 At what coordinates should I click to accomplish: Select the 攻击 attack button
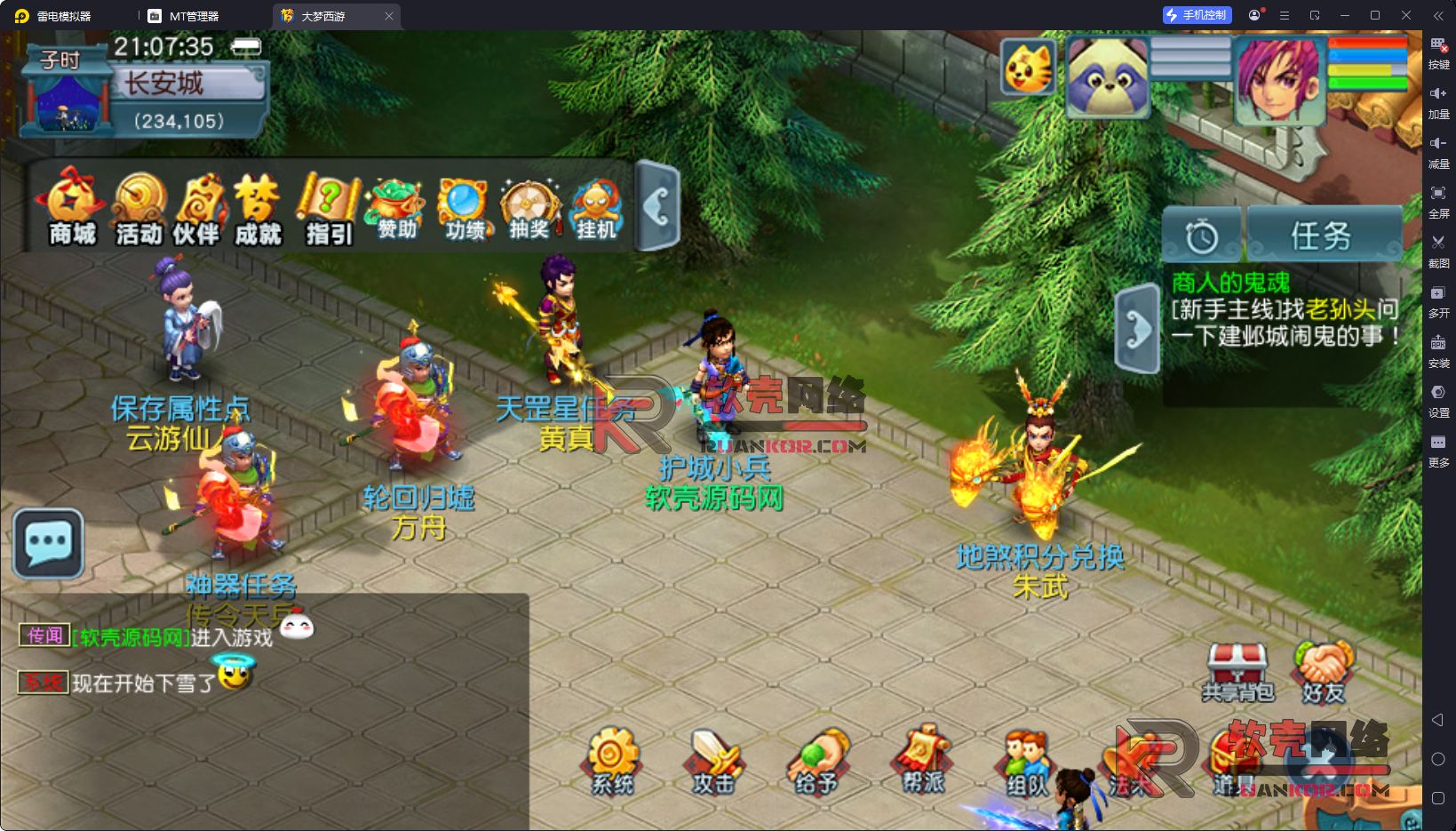point(715,761)
